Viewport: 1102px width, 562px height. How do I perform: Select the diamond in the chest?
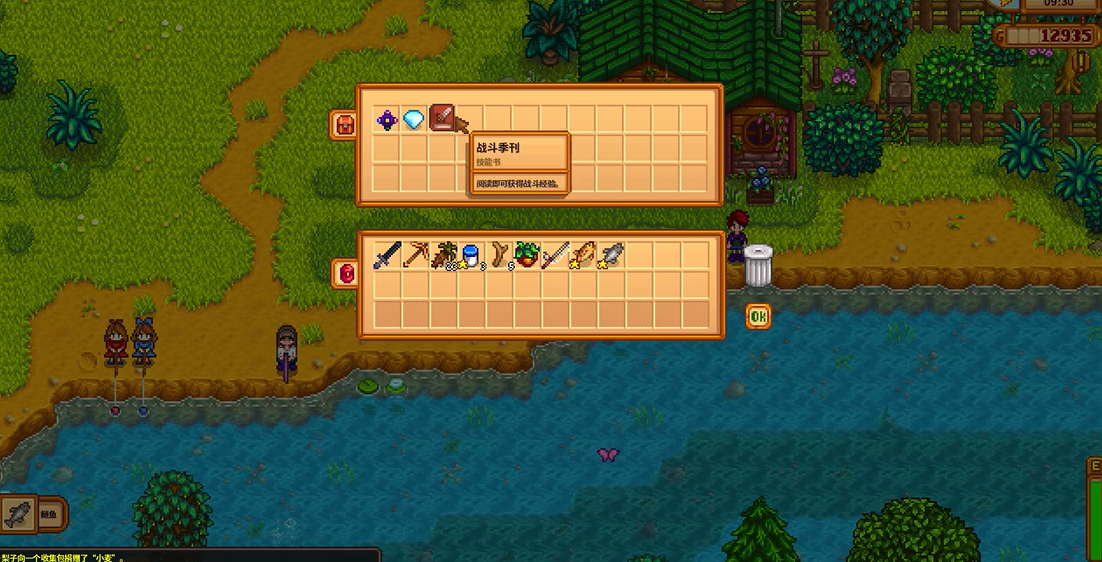point(414,120)
